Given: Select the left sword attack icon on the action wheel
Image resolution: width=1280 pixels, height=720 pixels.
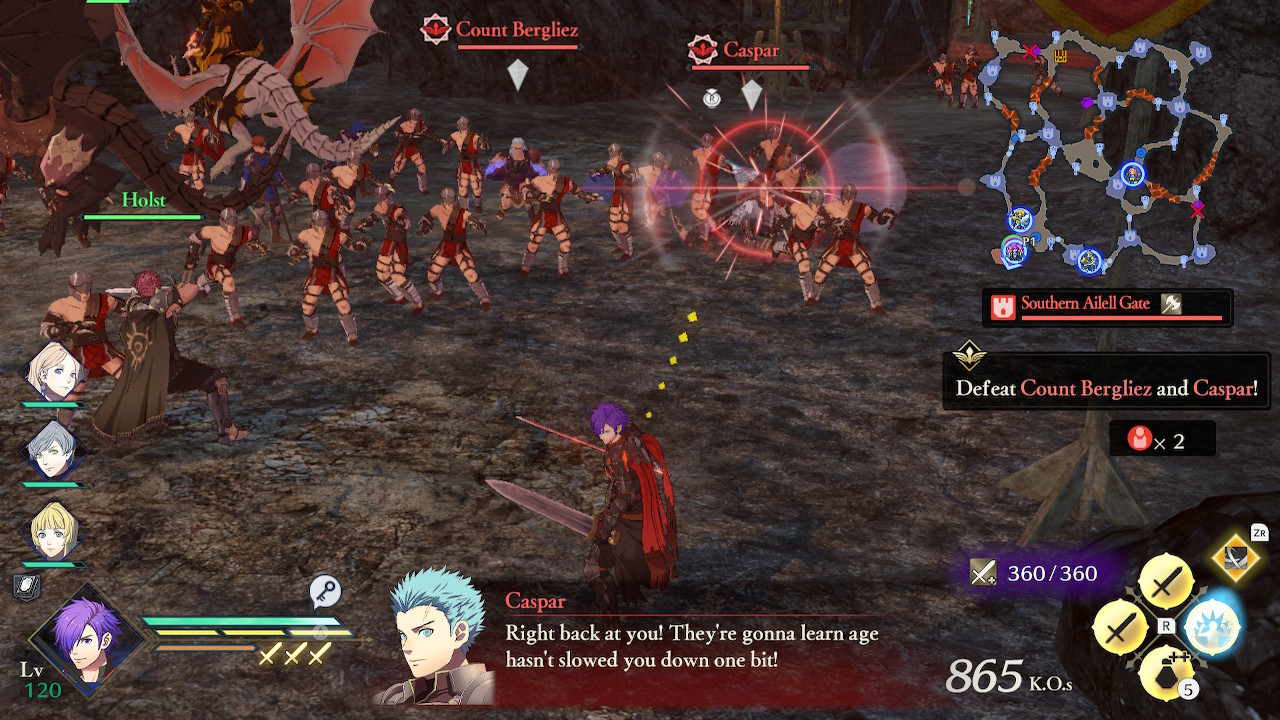Looking at the screenshot, I should [x=1120, y=625].
